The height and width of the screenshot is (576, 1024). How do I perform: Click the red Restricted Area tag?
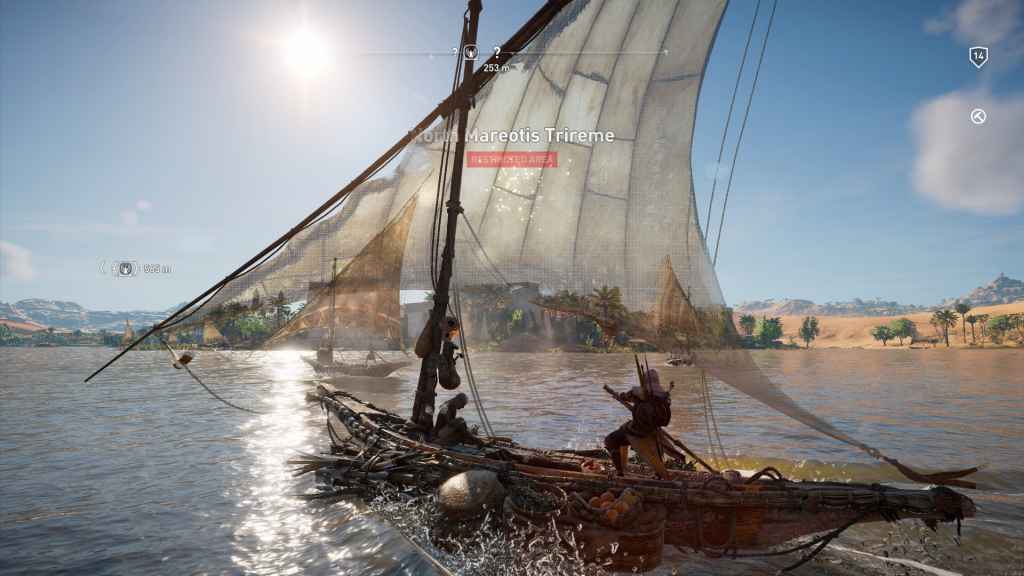[511, 159]
